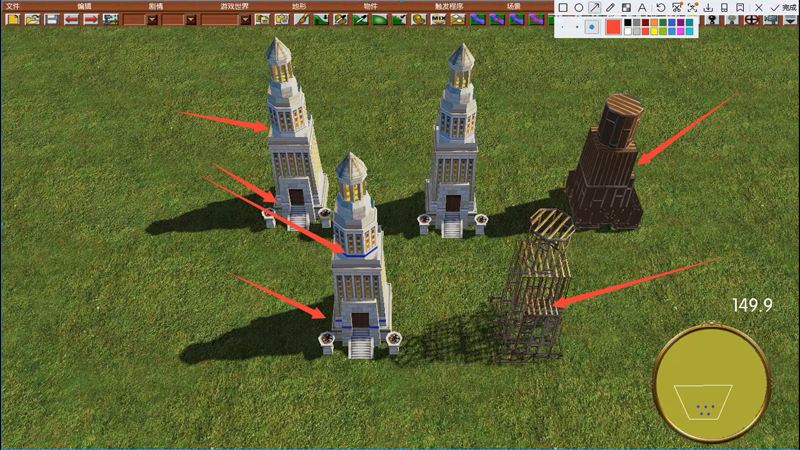Click the new scenario blank page icon
Screen dimensions: 800x450
click(13, 19)
